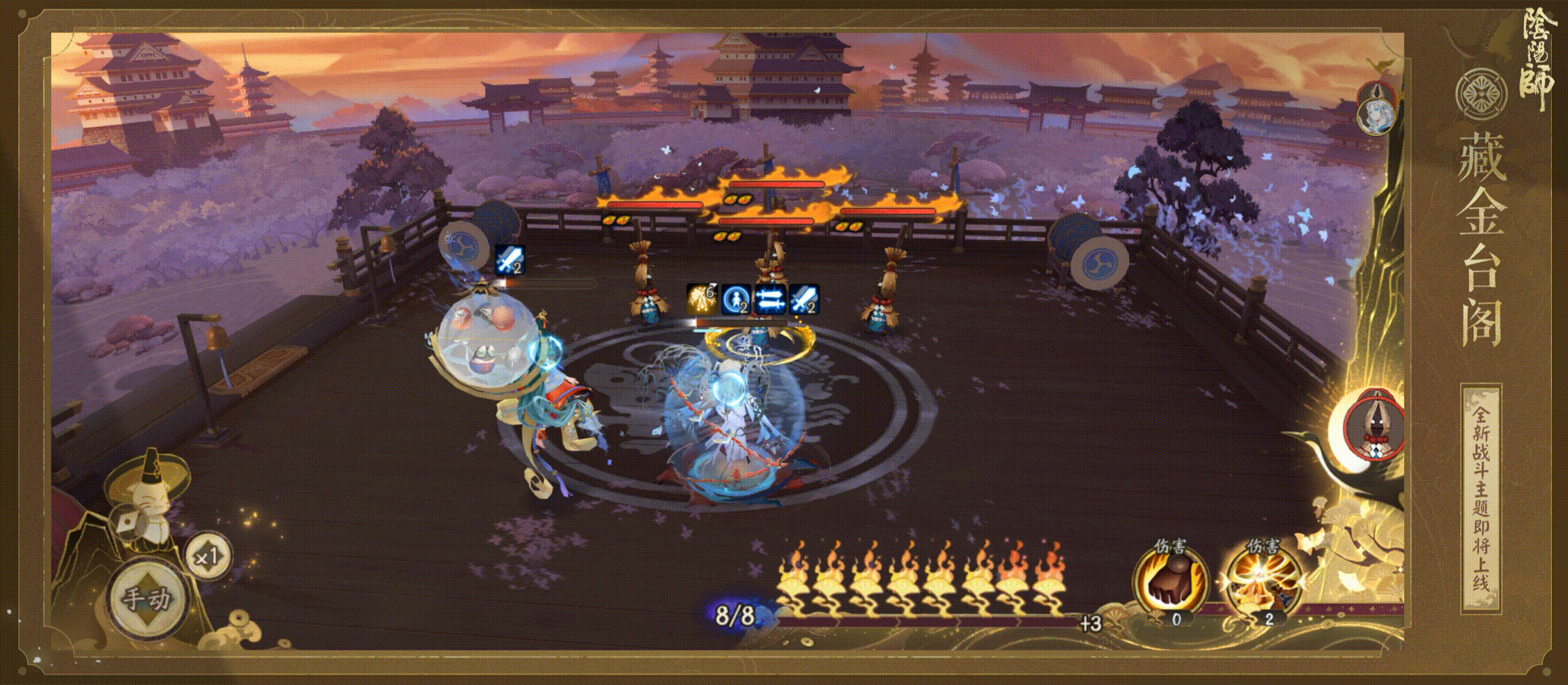This screenshot has width=1568, height=685.
Task: Select the white-haired shikigami turn portrait
Action: (1376, 108)
